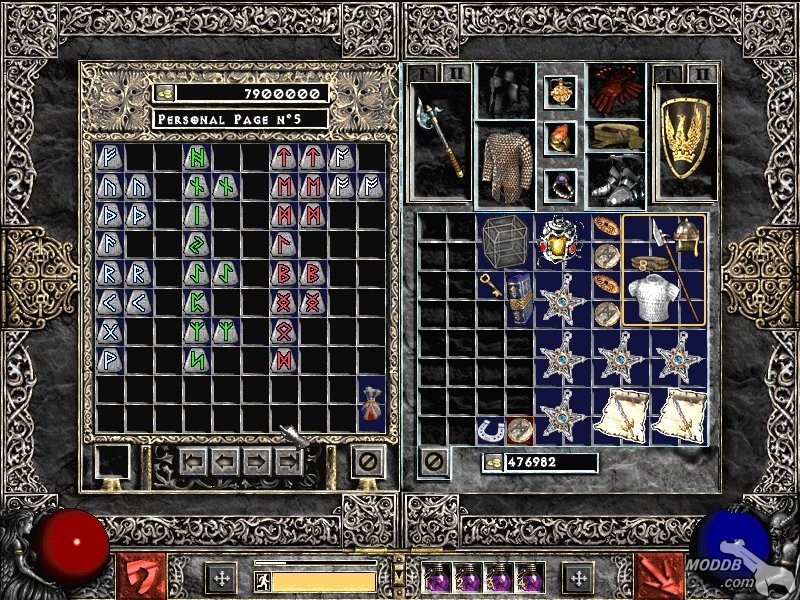800x600 pixels.
Task: Select the blue tome in the inventory
Action: coord(519,298)
